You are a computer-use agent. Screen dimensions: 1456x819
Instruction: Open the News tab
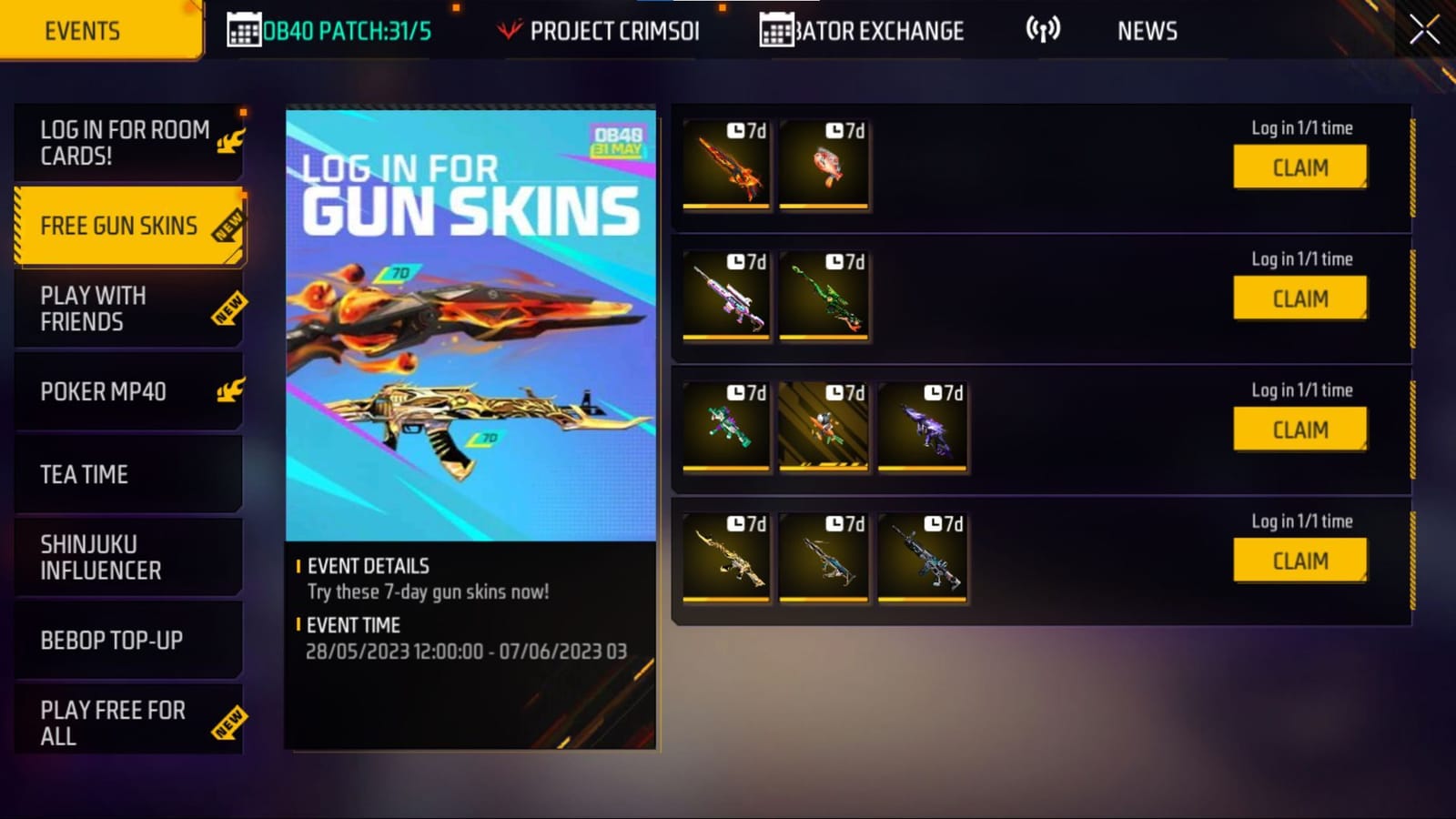[1148, 30]
